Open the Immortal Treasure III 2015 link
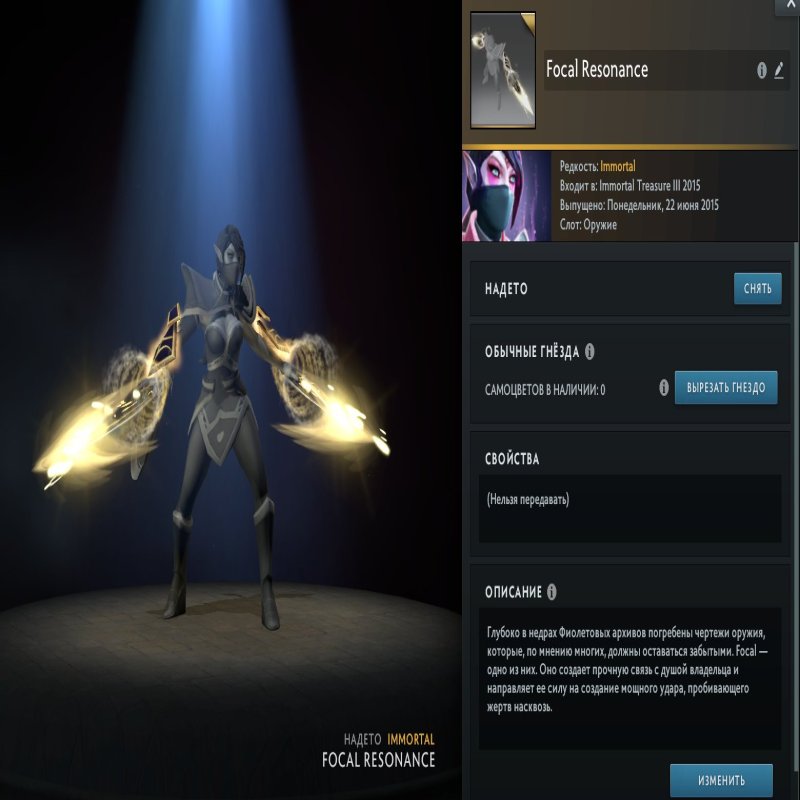Viewport: 800px width, 800px height. pyautogui.click(x=659, y=186)
